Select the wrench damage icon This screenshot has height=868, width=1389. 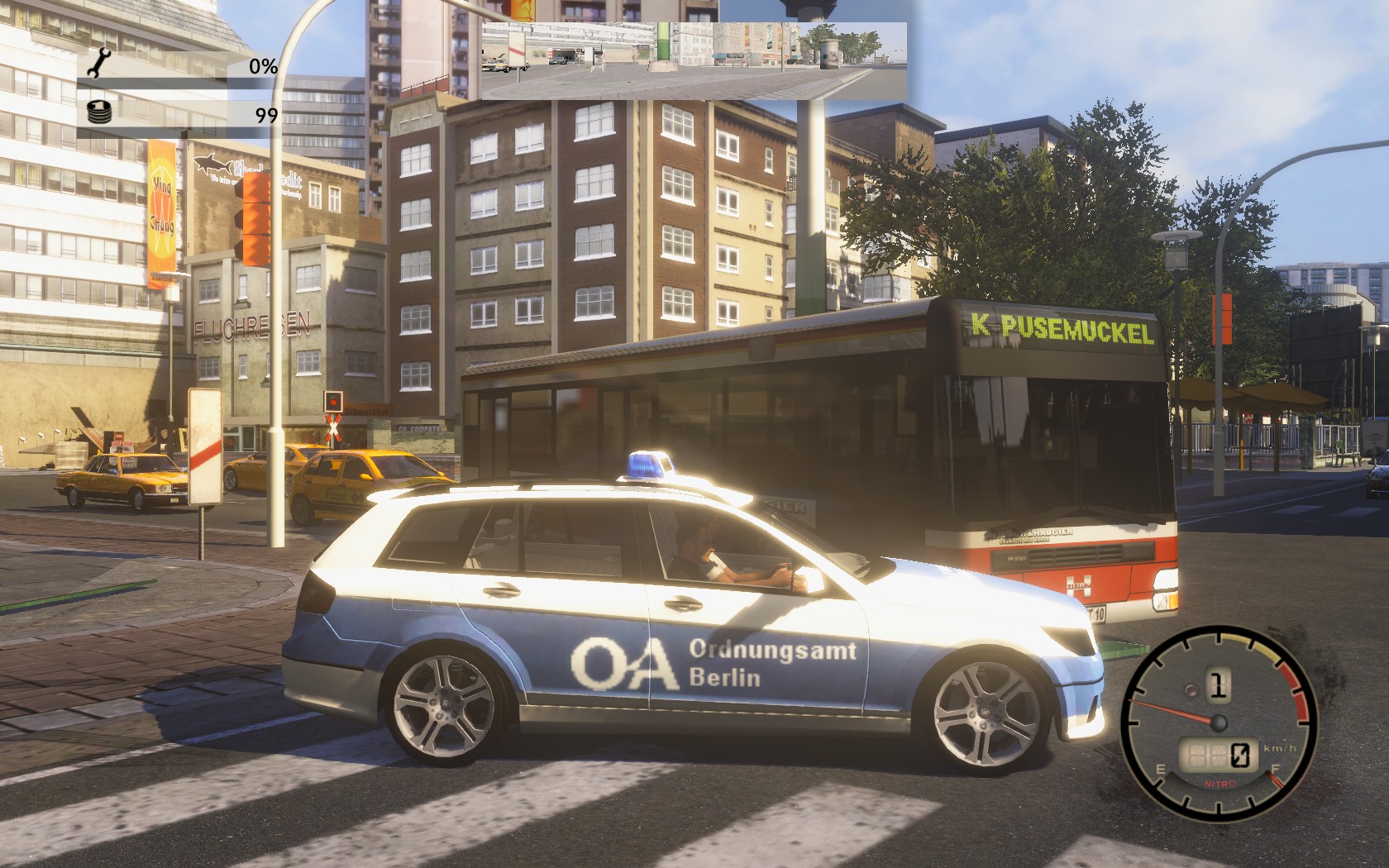tap(98, 63)
